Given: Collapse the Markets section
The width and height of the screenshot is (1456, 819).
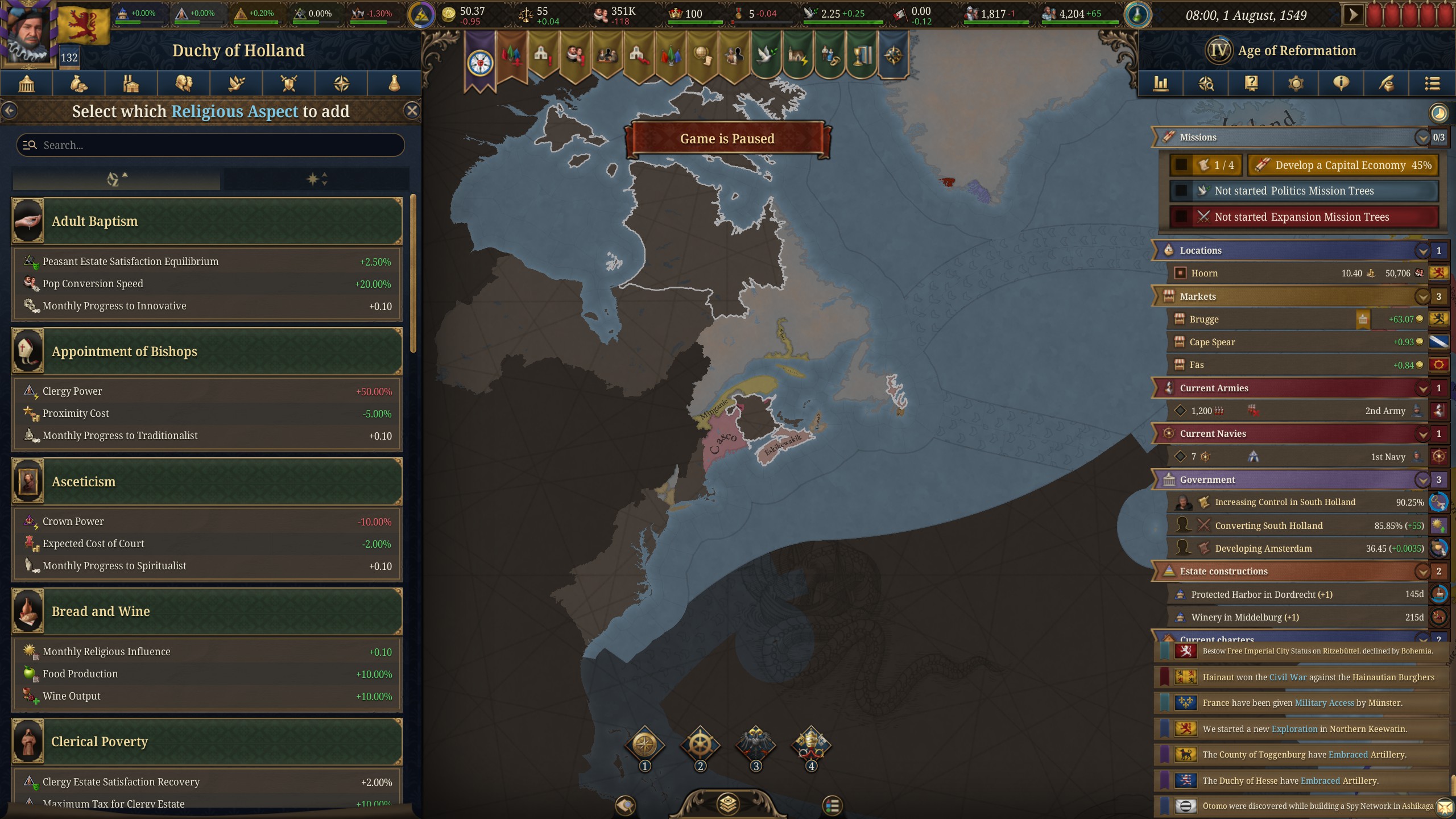Looking at the screenshot, I should [1422, 296].
